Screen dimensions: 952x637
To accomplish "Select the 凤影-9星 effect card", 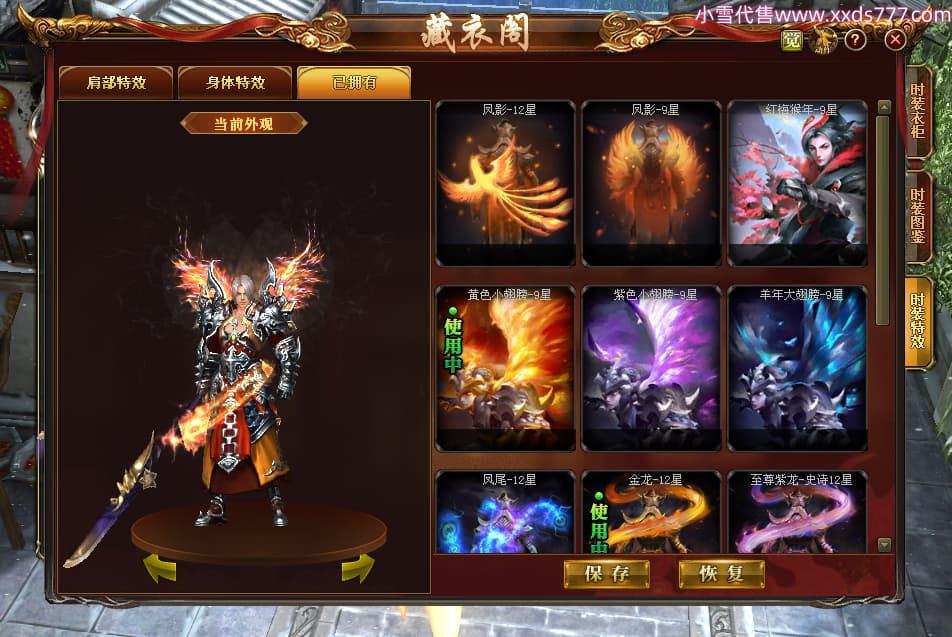I will pyautogui.click(x=651, y=183).
